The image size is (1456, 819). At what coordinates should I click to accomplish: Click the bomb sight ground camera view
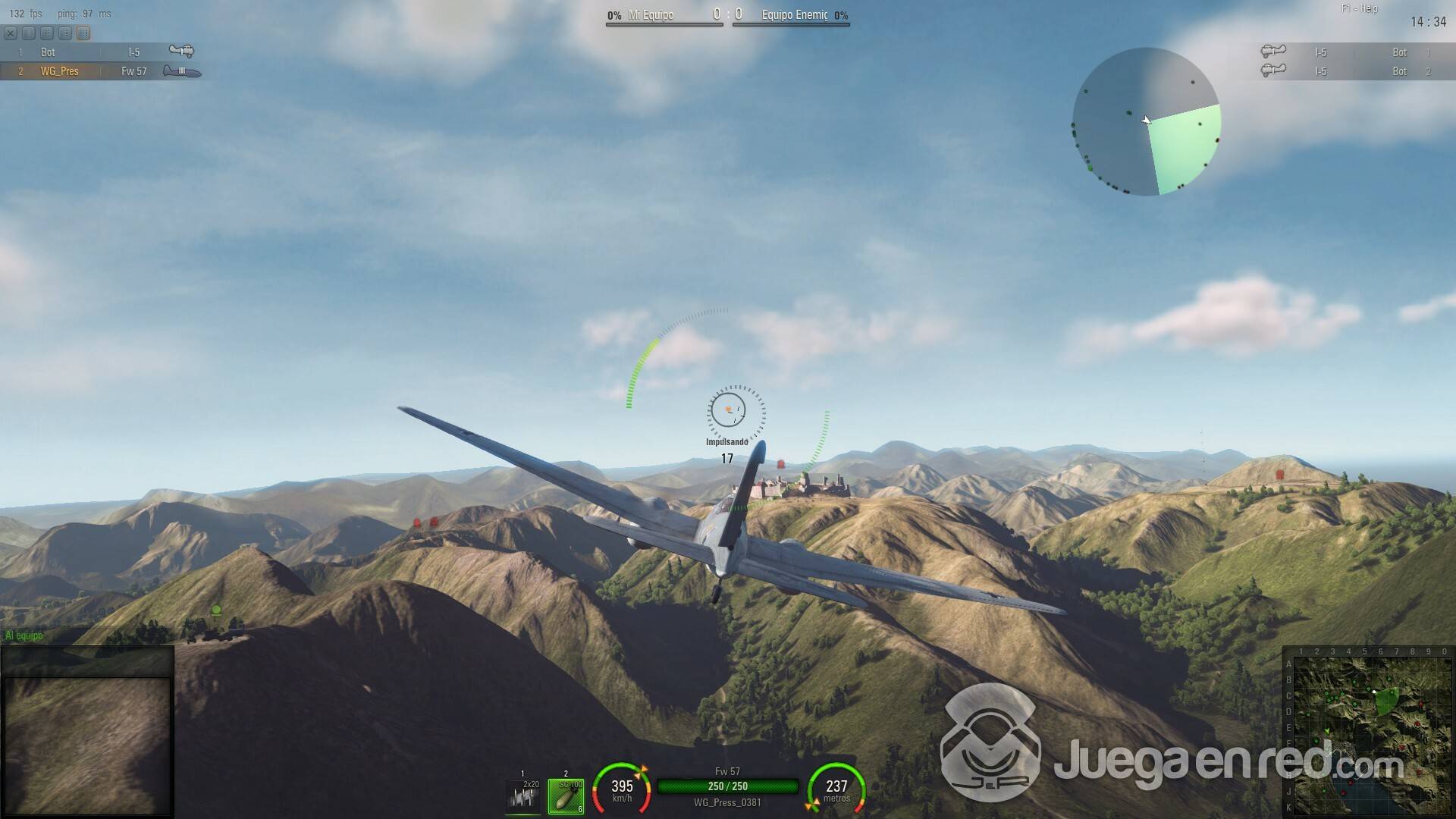86,743
